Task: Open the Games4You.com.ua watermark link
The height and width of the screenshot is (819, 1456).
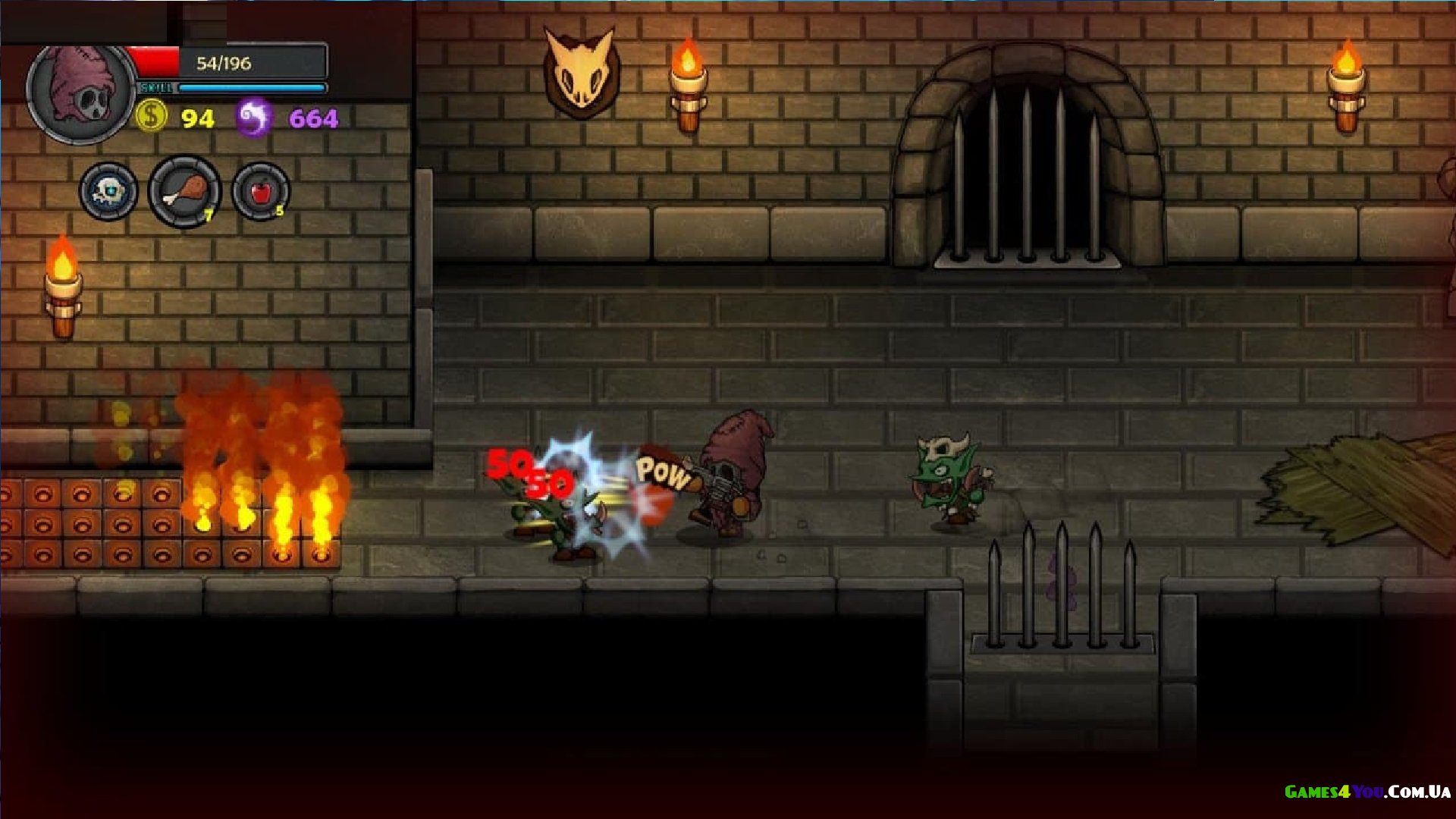Action: tap(1367, 792)
